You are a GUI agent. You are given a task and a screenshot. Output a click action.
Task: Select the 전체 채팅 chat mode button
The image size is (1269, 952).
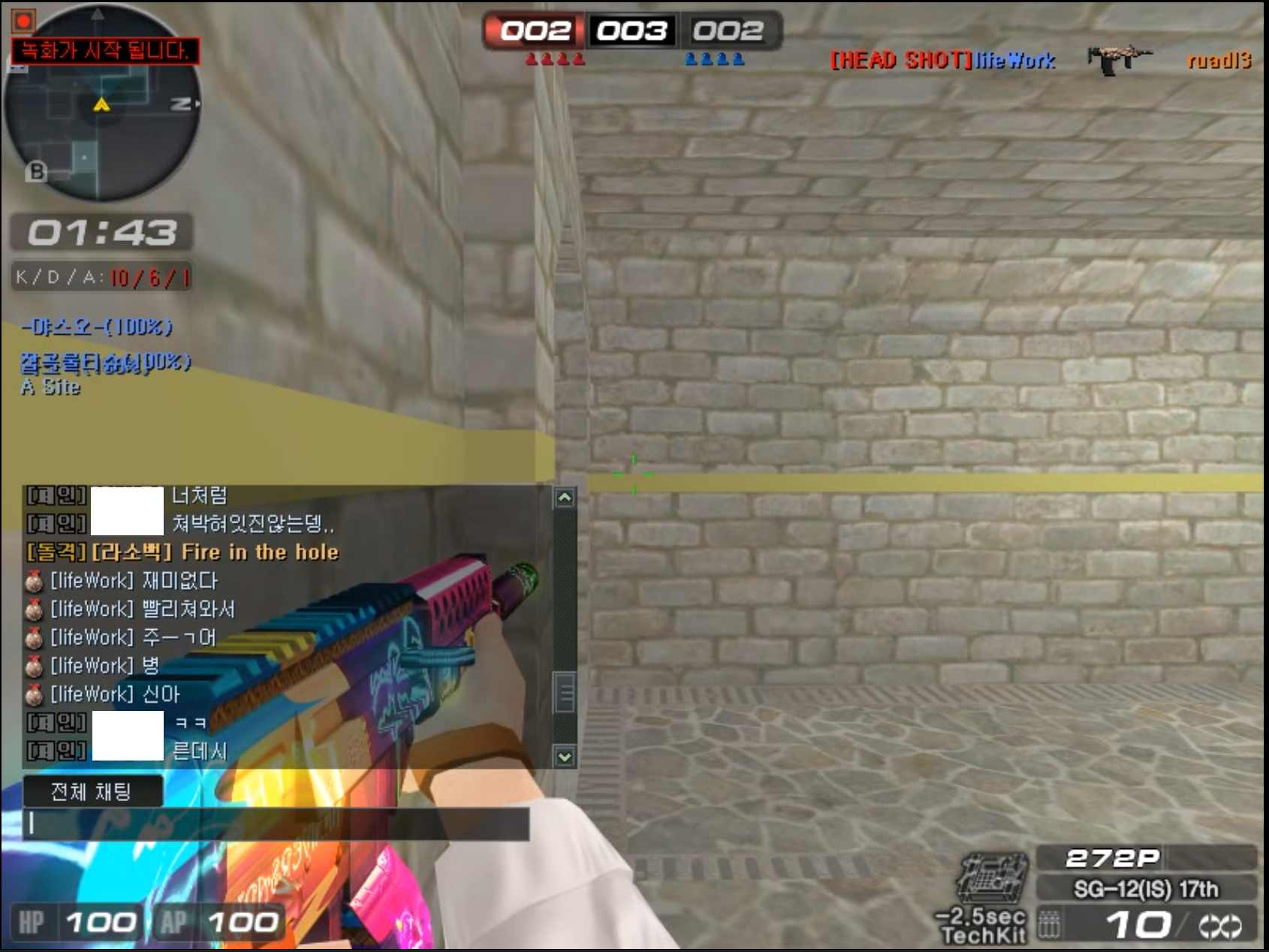[x=92, y=791]
